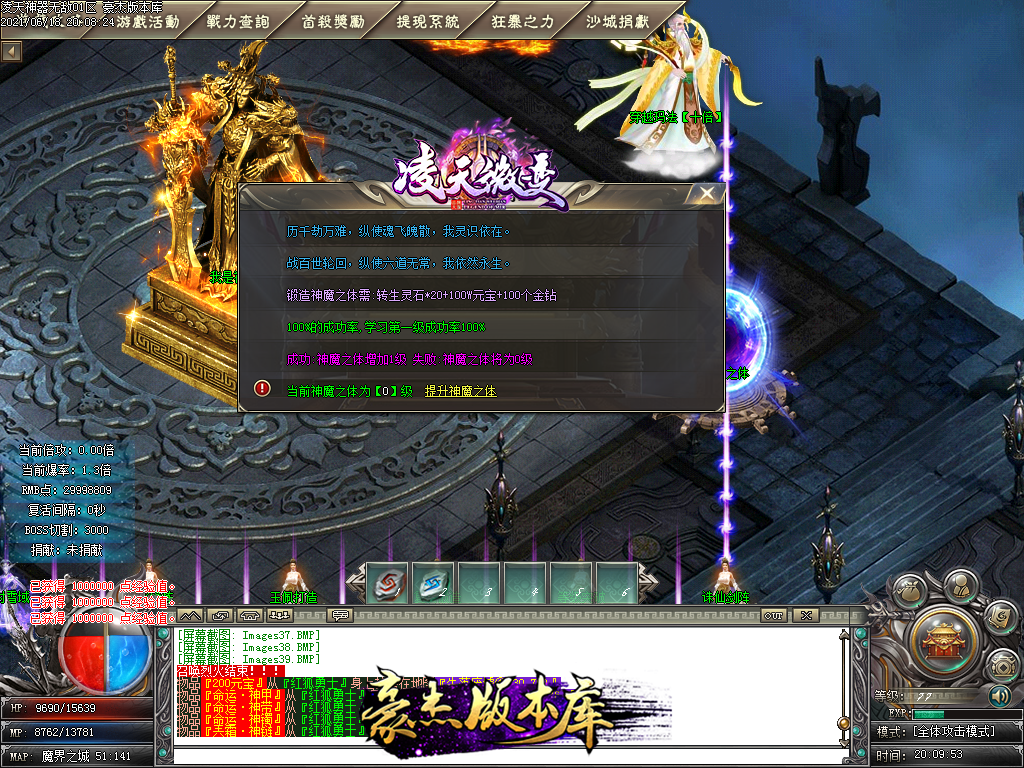Use the blue rune stone in hotbar slot 2
Image resolution: width=1024 pixels, height=768 pixels.
(432, 583)
